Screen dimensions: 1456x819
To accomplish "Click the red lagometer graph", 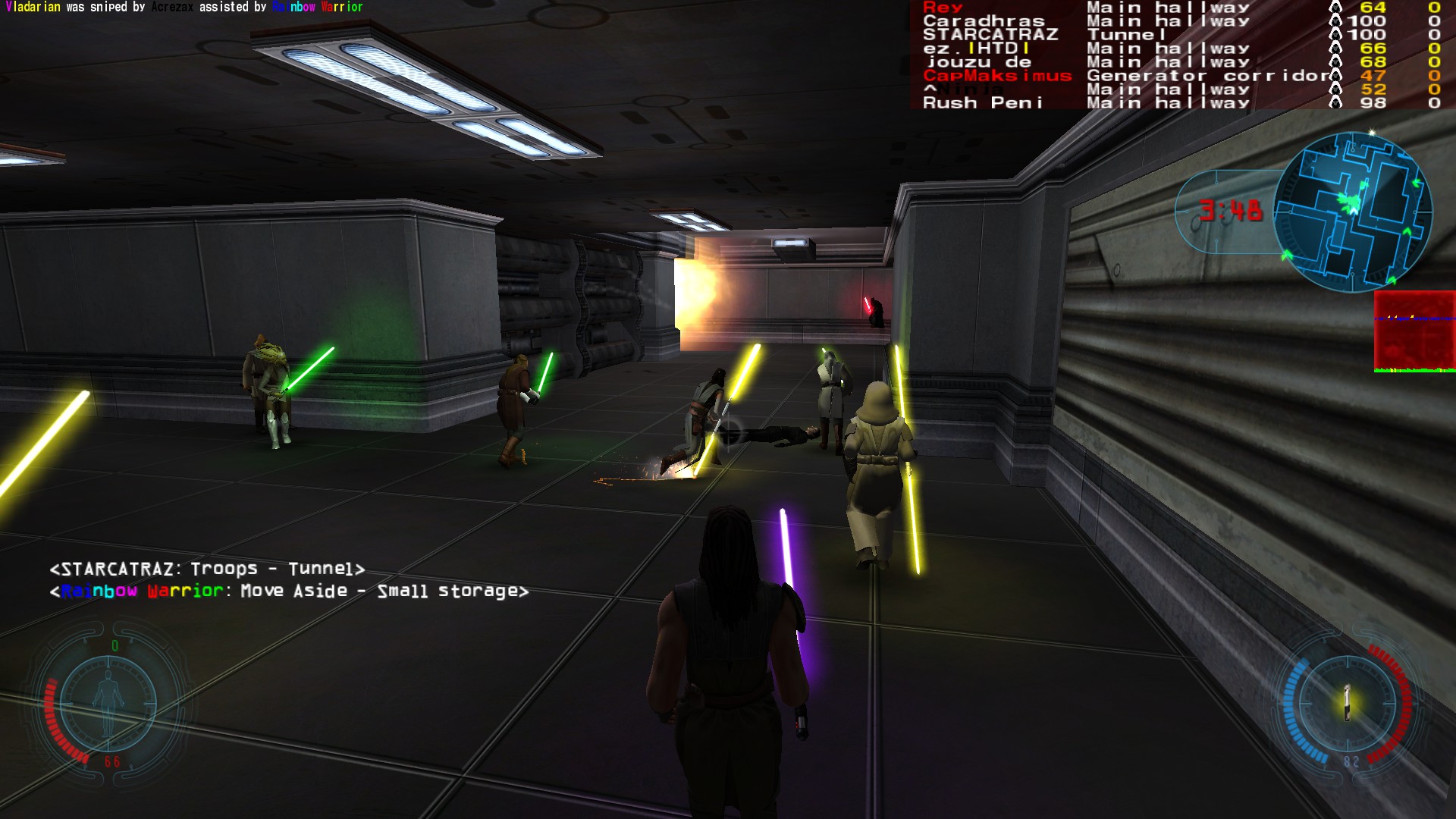I will click(x=1414, y=331).
